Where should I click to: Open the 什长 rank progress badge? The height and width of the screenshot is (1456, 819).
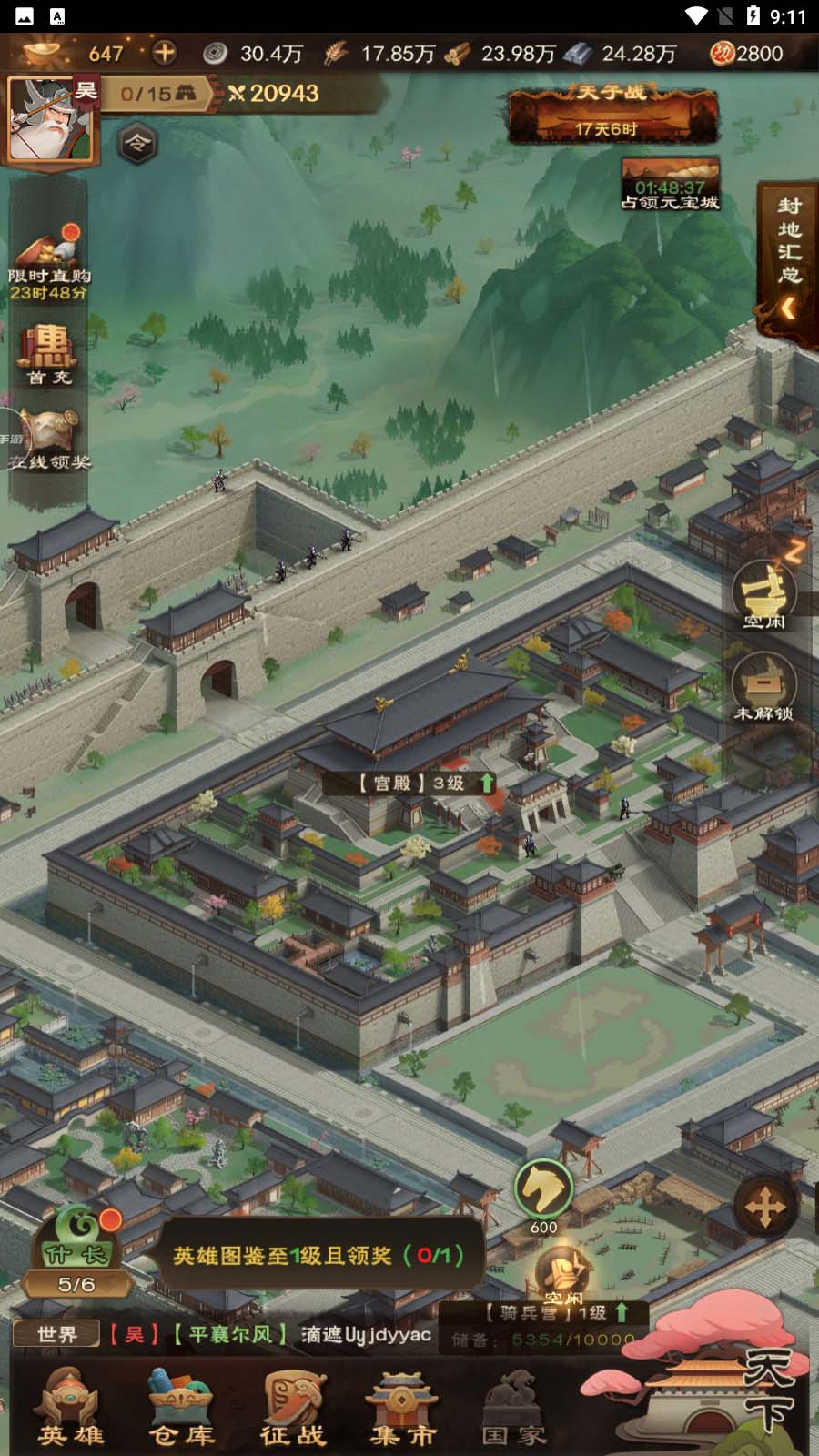[76, 1252]
